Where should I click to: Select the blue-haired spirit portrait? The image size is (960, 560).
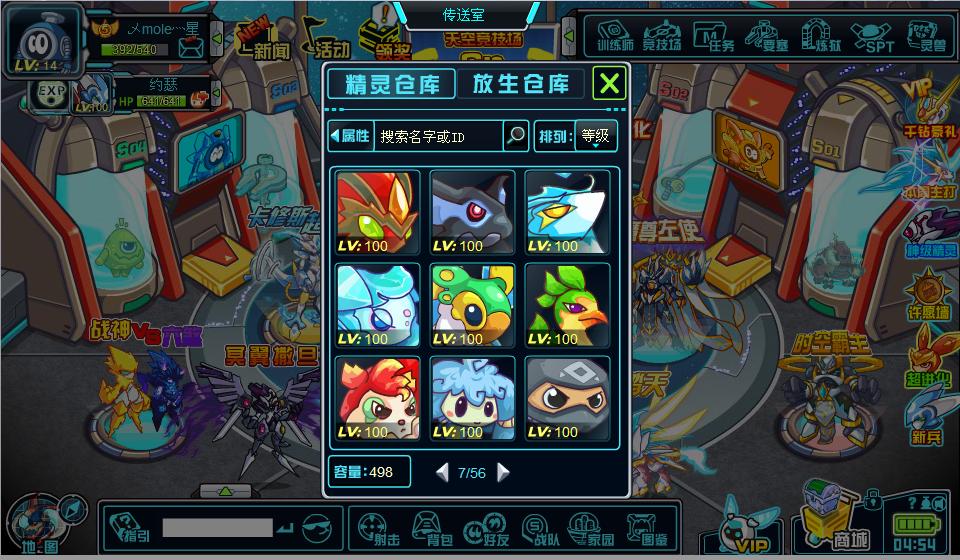coord(472,398)
